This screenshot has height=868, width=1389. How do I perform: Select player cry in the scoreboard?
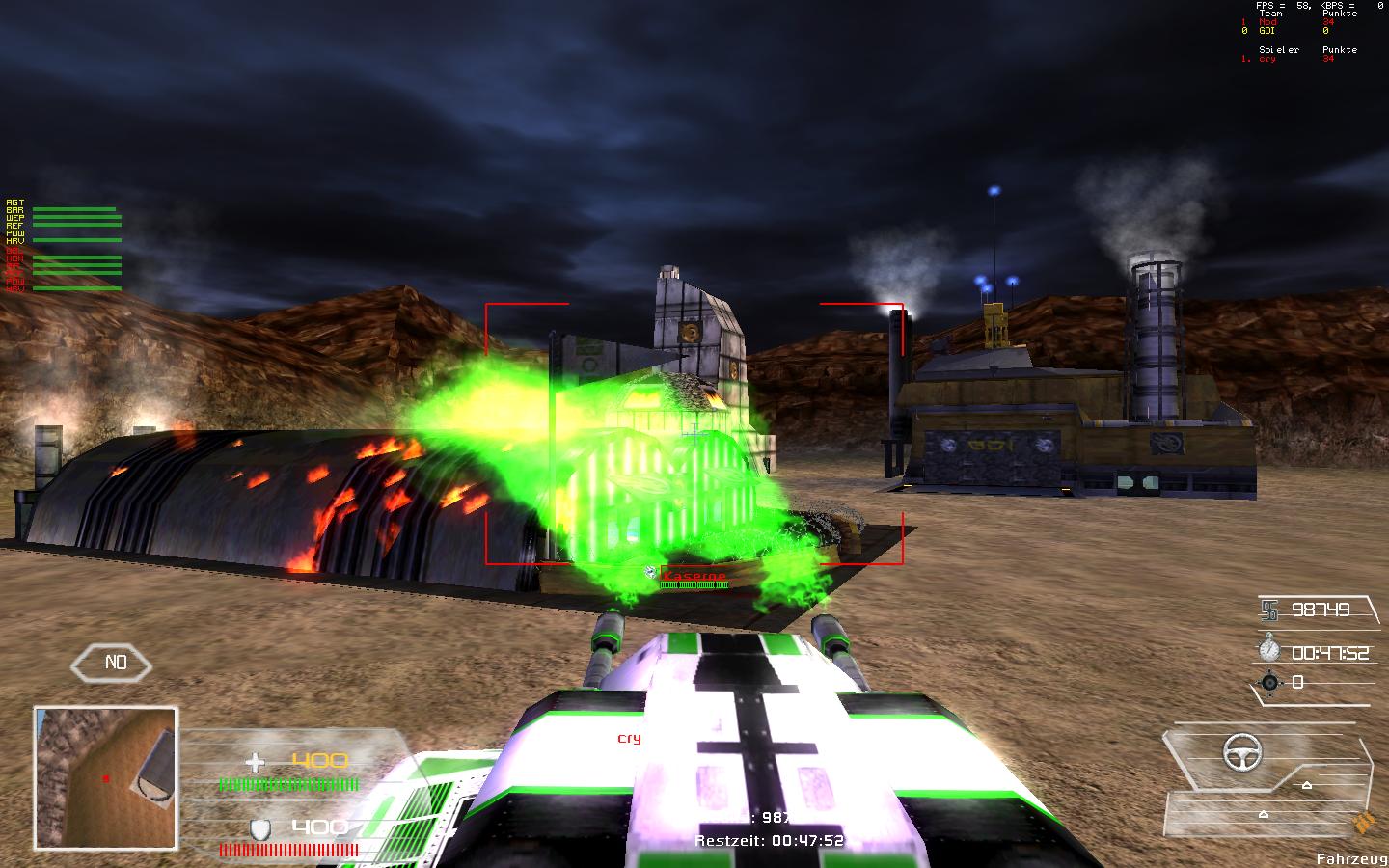[x=1267, y=59]
